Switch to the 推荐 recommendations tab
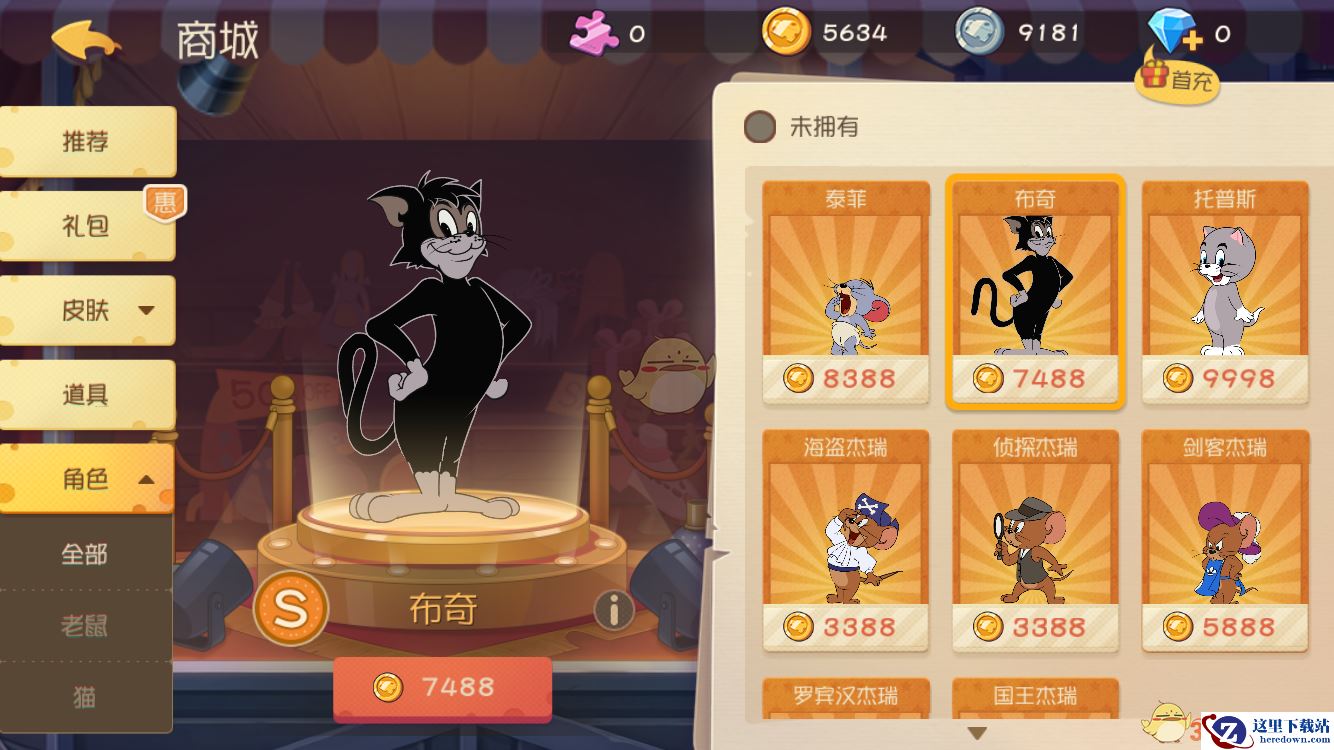The width and height of the screenshot is (1334, 750). point(86,140)
